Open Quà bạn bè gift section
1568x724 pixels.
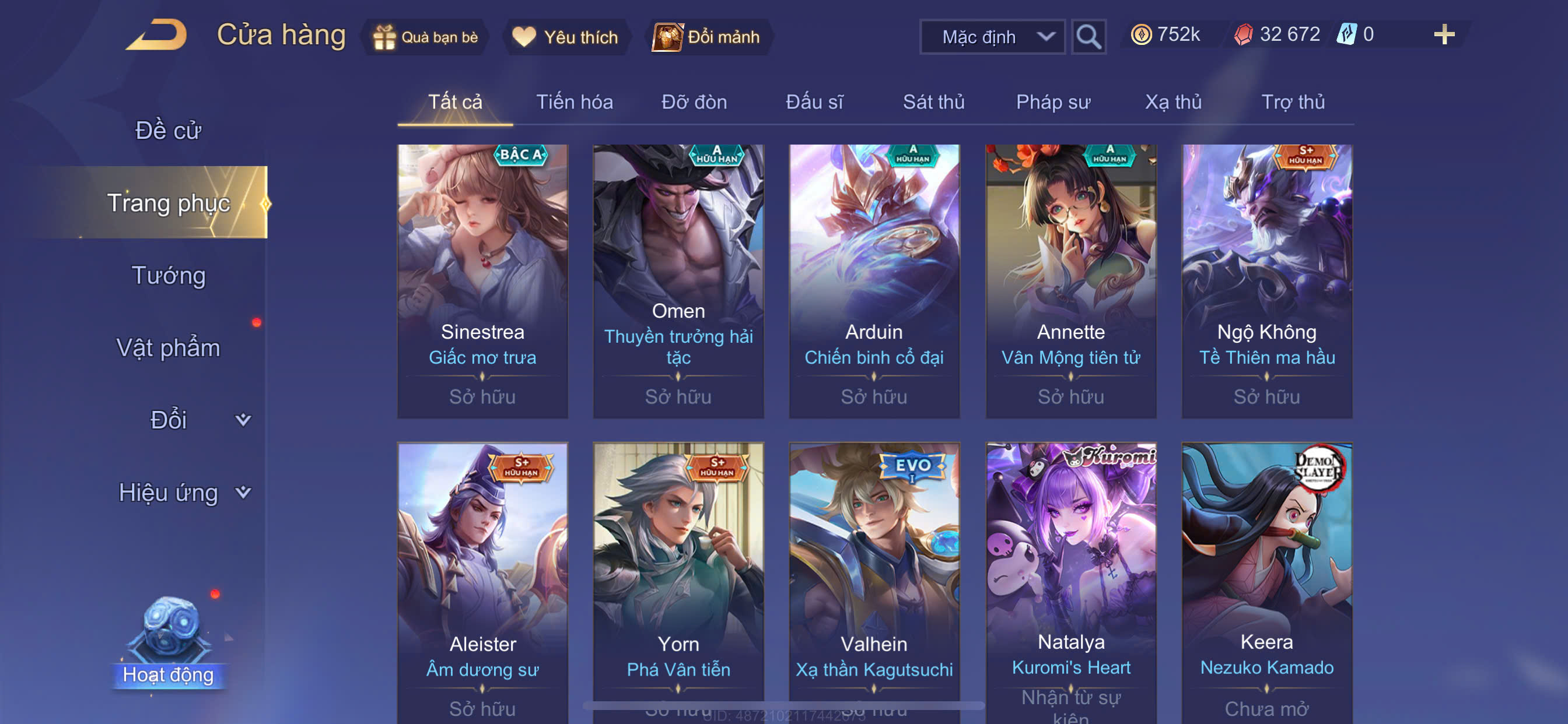426,37
